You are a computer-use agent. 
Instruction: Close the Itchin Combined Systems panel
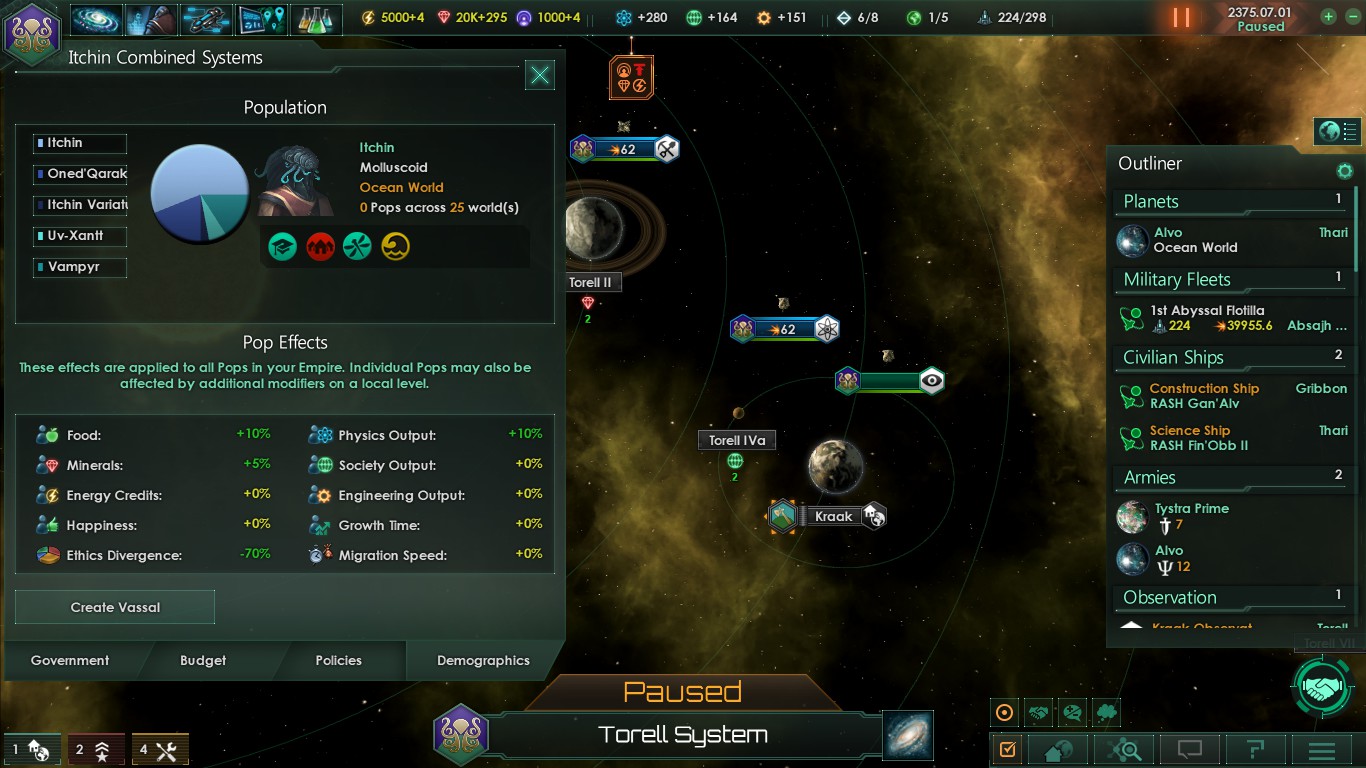click(540, 75)
